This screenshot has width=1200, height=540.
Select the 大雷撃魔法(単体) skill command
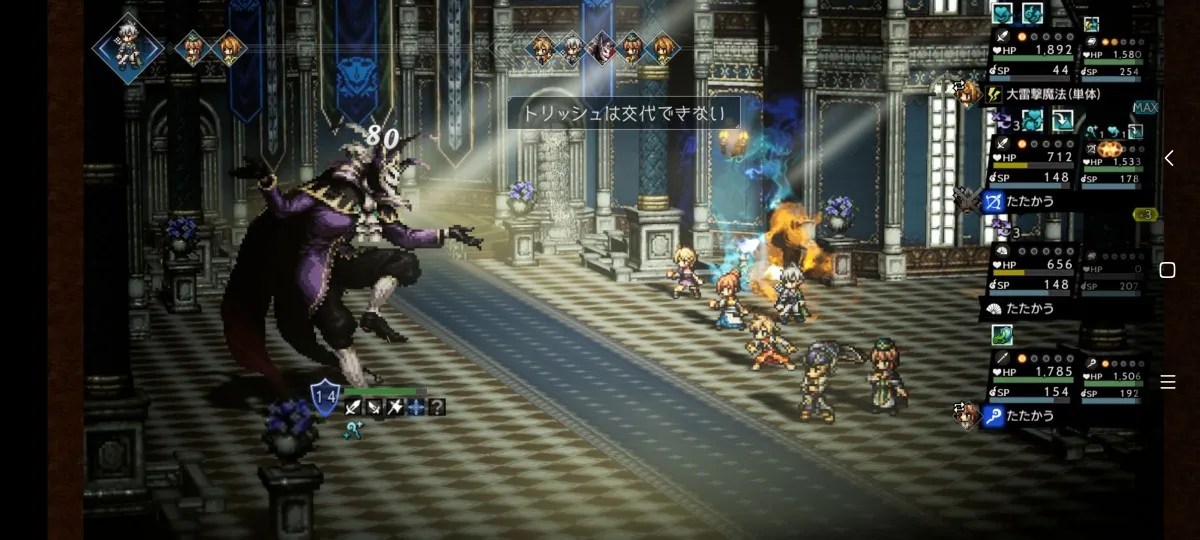(x=1052, y=95)
